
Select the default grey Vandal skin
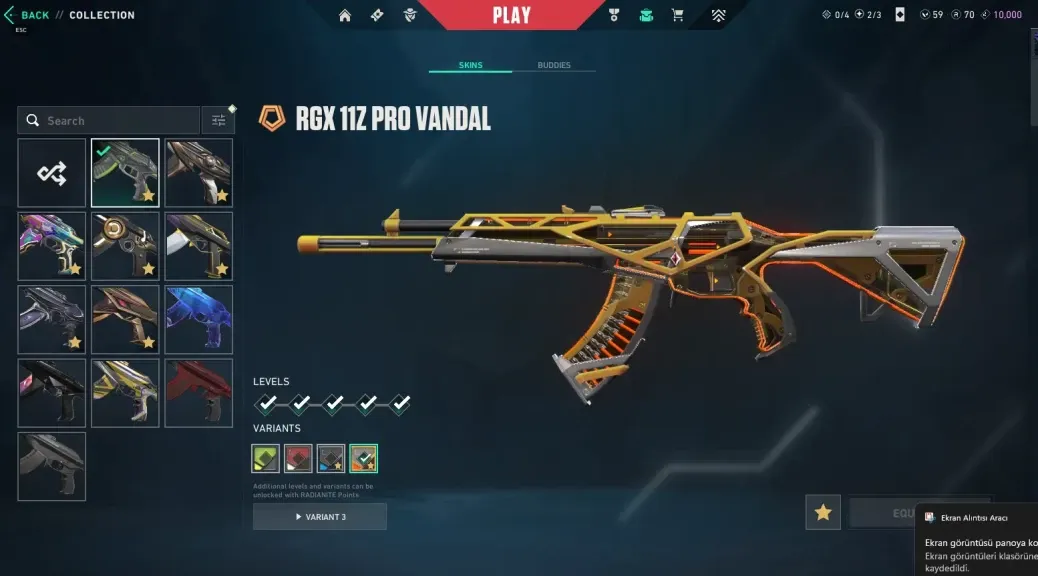coord(52,466)
